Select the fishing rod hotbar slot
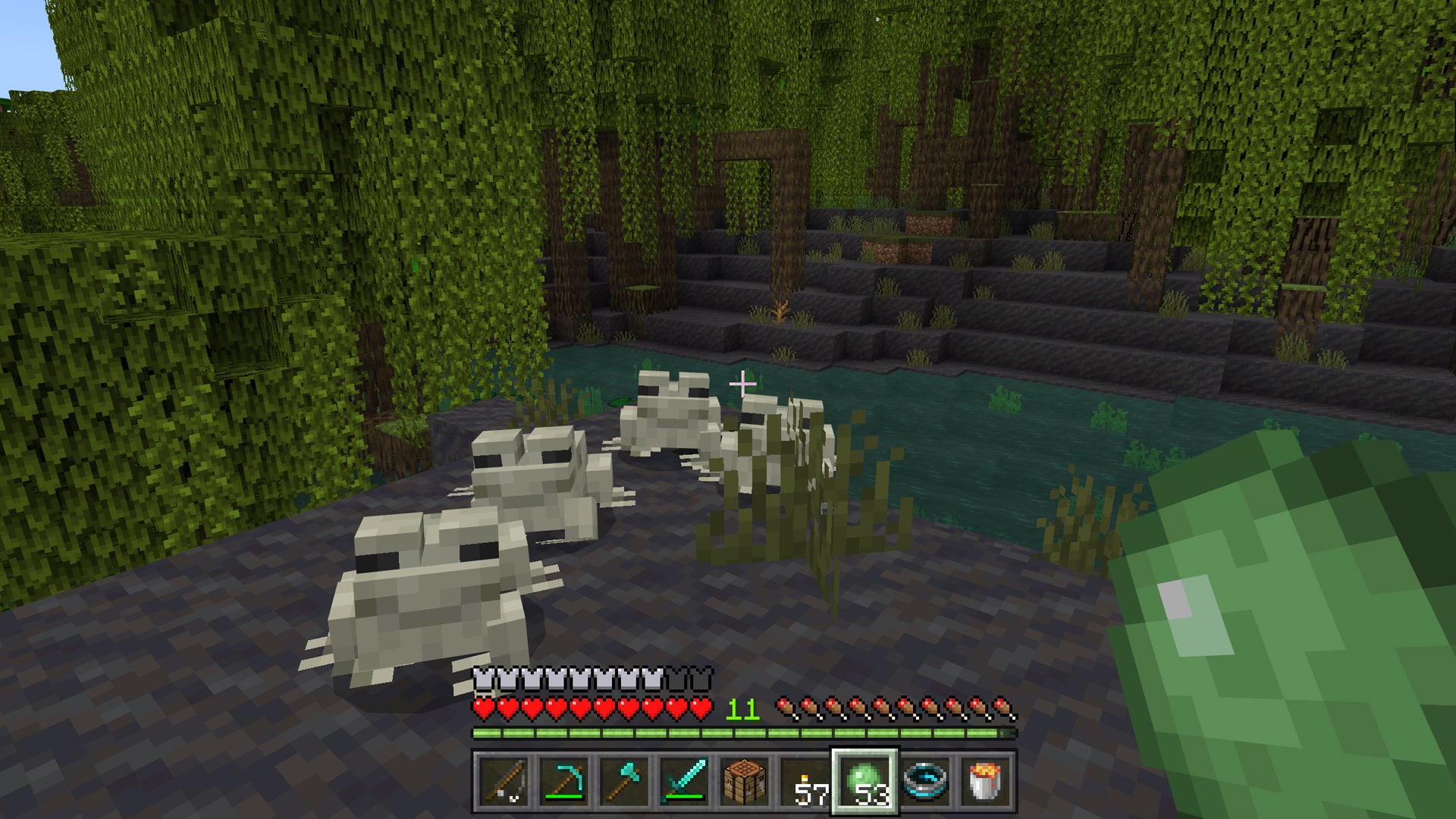1456x819 pixels. (x=502, y=781)
